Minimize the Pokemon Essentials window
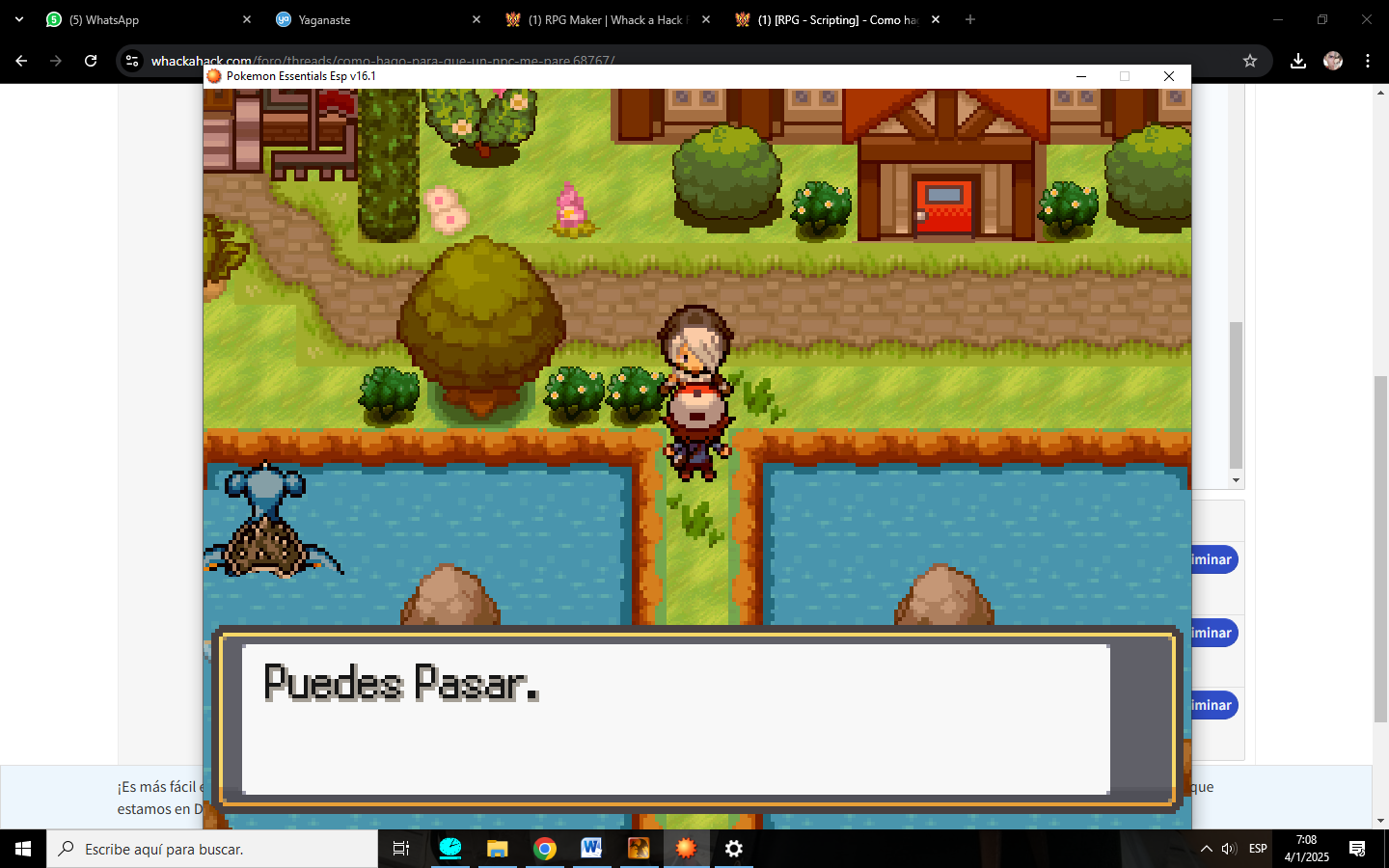1389x868 pixels. click(x=1081, y=76)
